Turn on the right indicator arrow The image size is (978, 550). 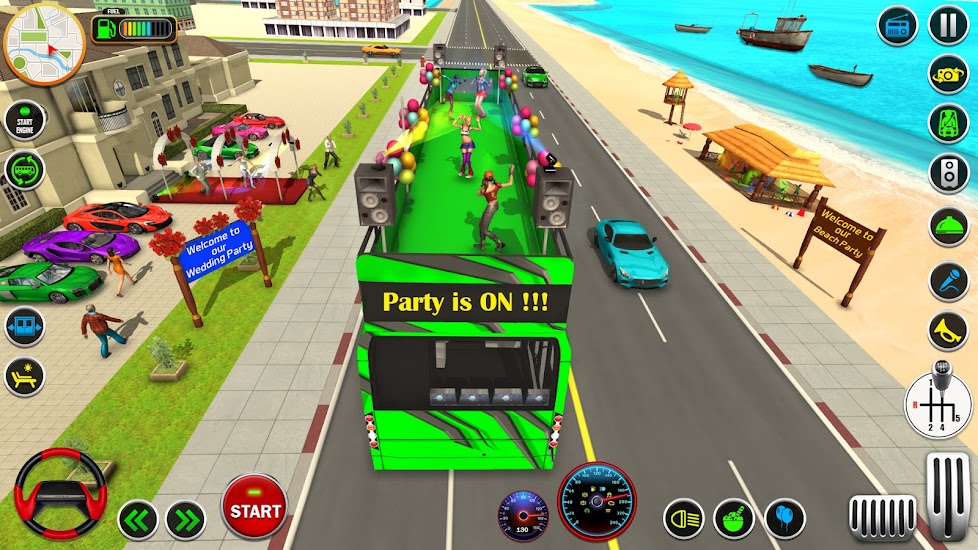pos(185,520)
